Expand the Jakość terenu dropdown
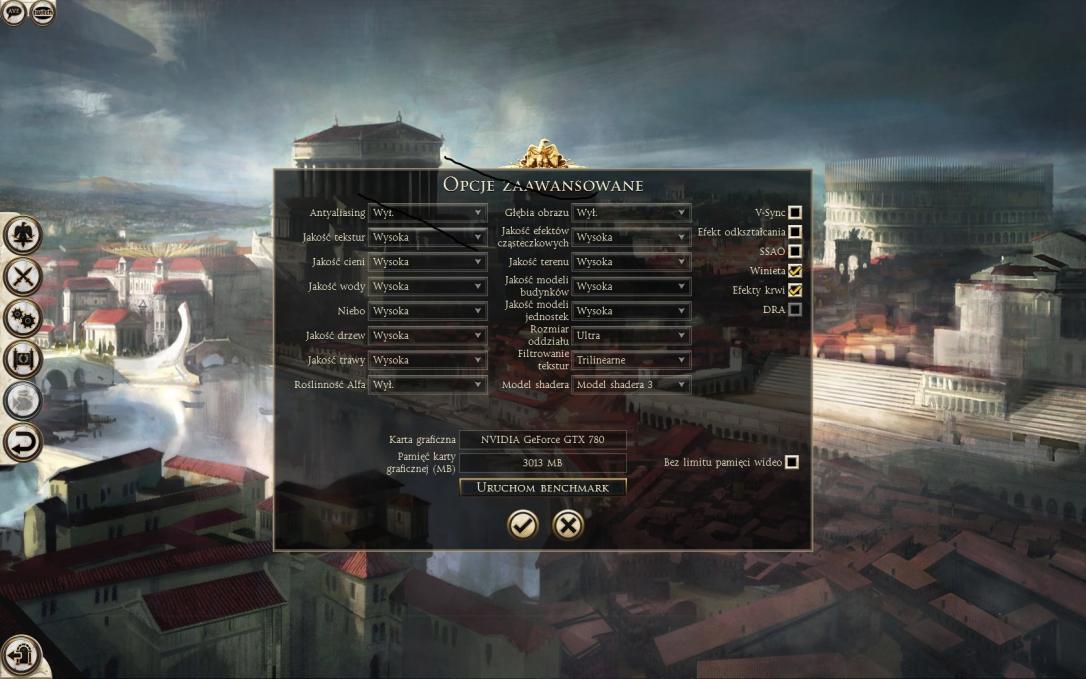The width and height of the screenshot is (1086, 679). 631,262
